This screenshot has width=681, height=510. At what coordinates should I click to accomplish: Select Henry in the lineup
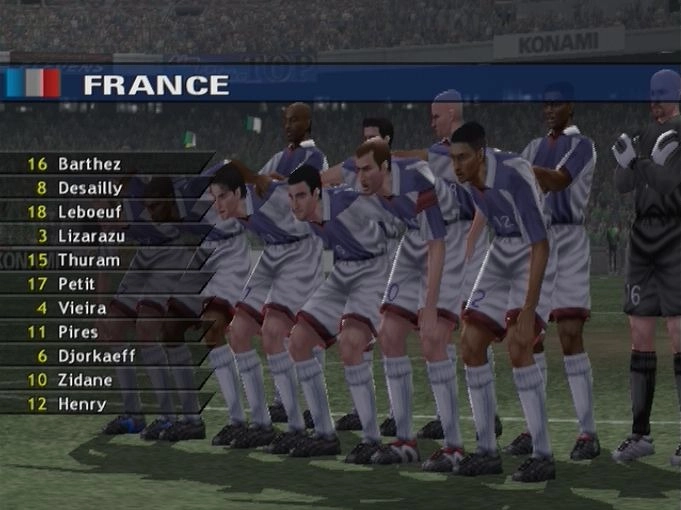click(x=81, y=404)
